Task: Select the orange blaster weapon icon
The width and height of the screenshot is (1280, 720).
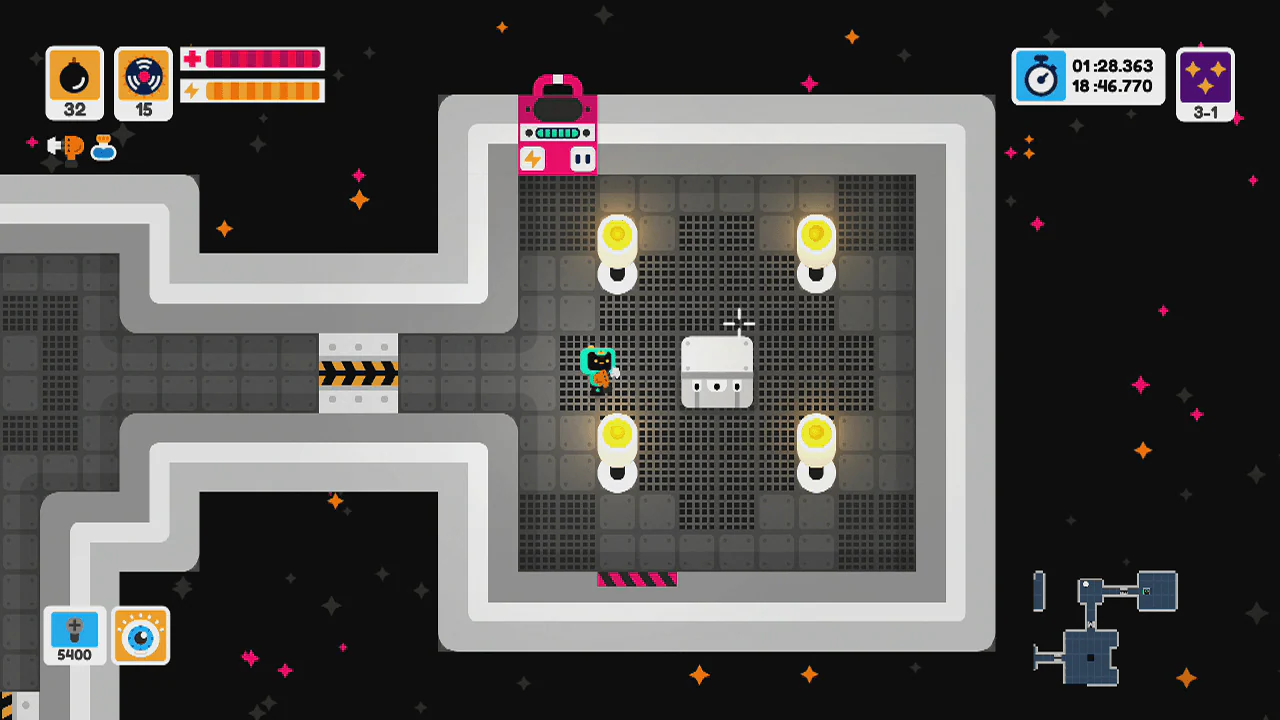Action: [x=69, y=148]
